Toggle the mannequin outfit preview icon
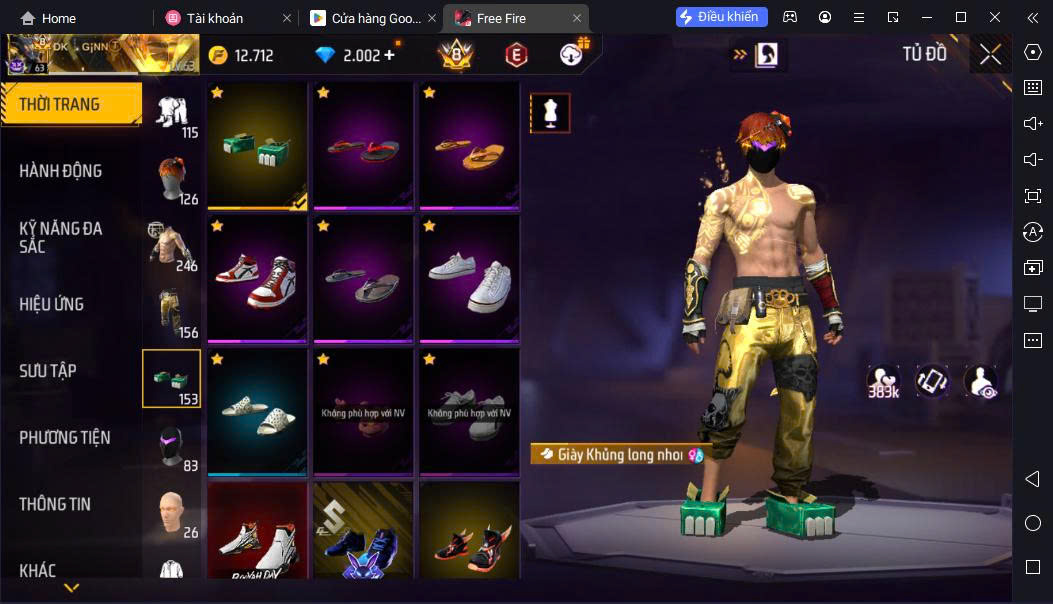 pos(550,113)
